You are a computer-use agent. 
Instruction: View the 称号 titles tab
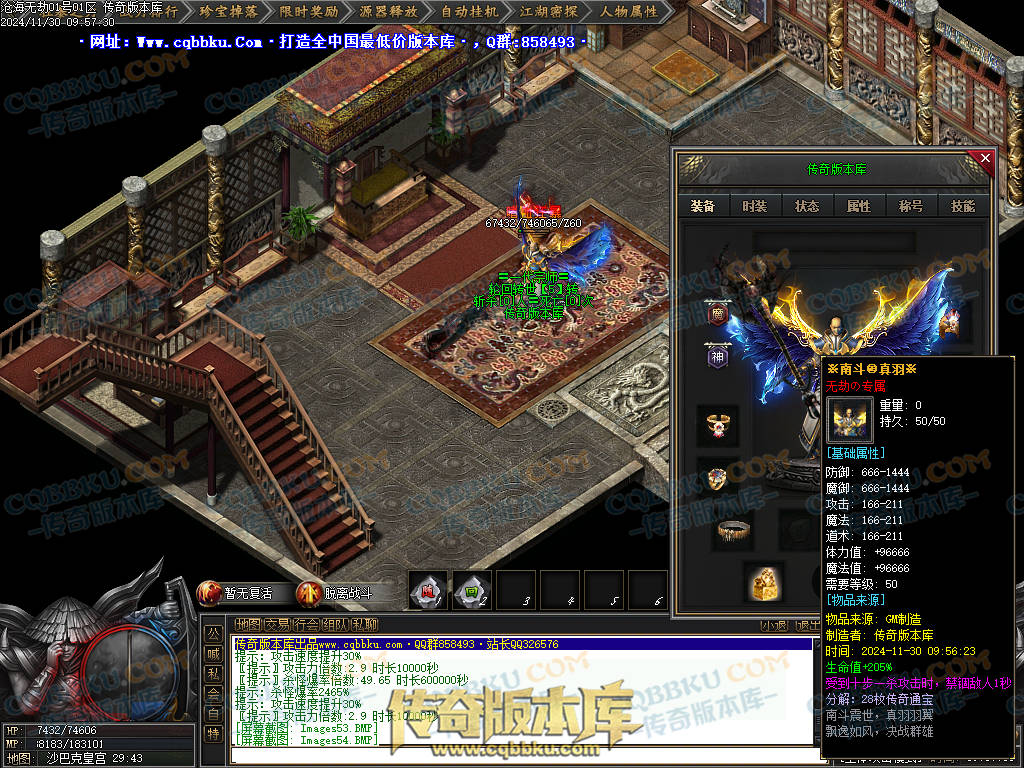[x=911, y=206]
